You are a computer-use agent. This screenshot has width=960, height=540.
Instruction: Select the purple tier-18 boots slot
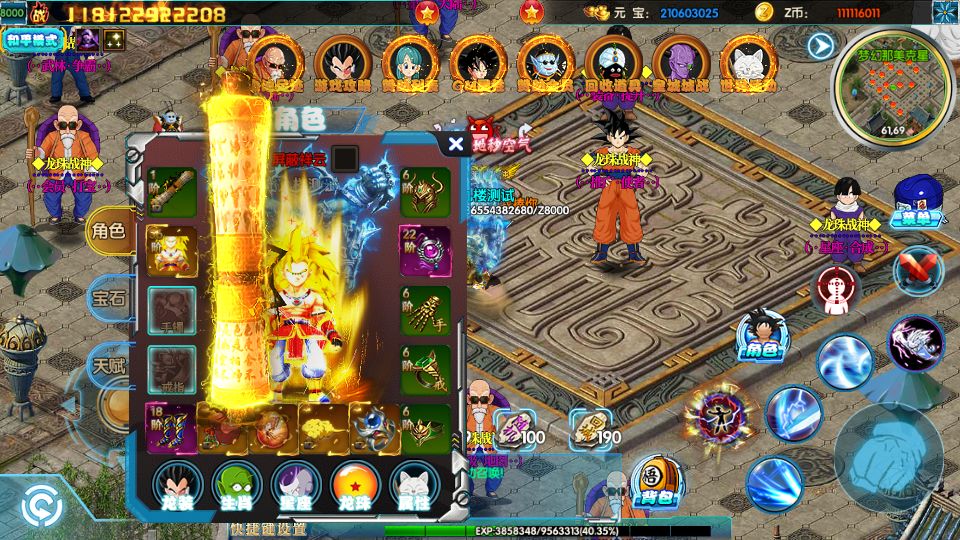coord(172,428)
